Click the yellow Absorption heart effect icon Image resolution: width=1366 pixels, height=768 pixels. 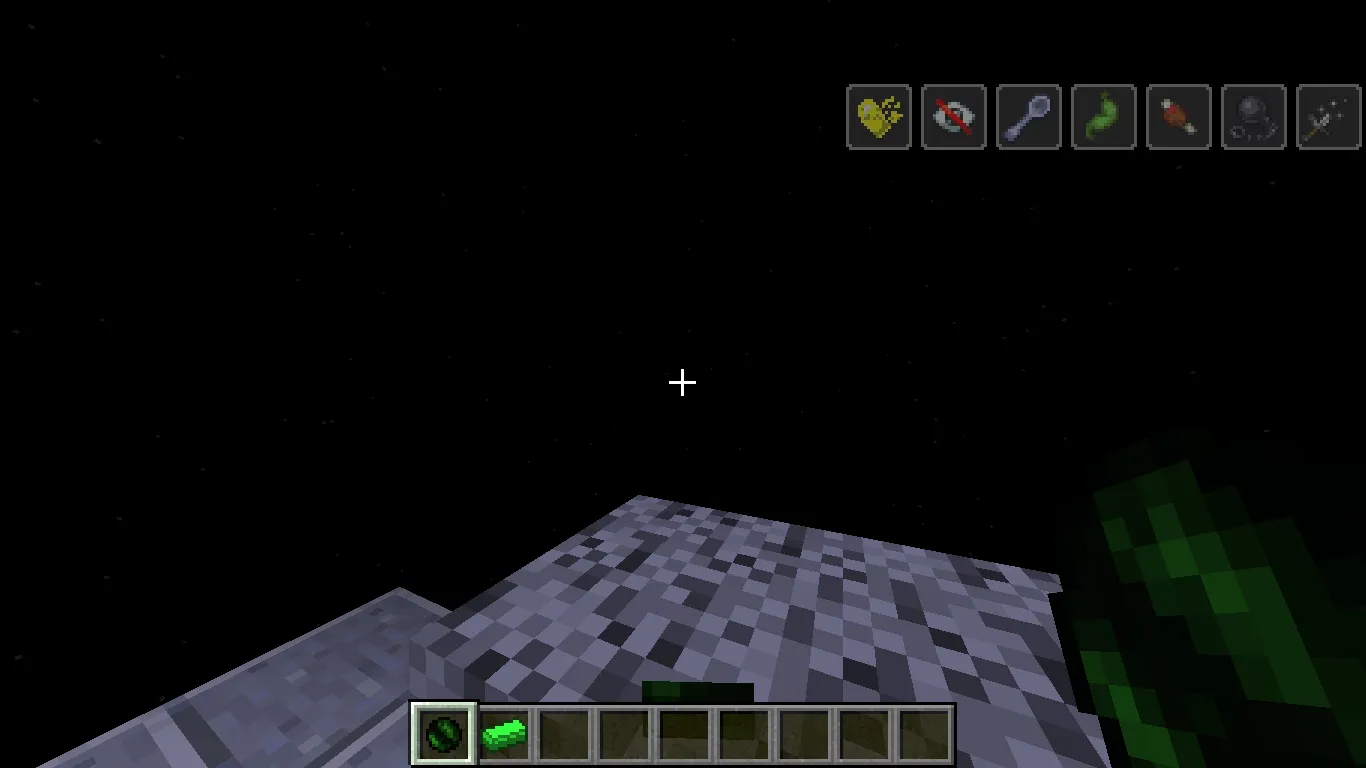(878, 117)
